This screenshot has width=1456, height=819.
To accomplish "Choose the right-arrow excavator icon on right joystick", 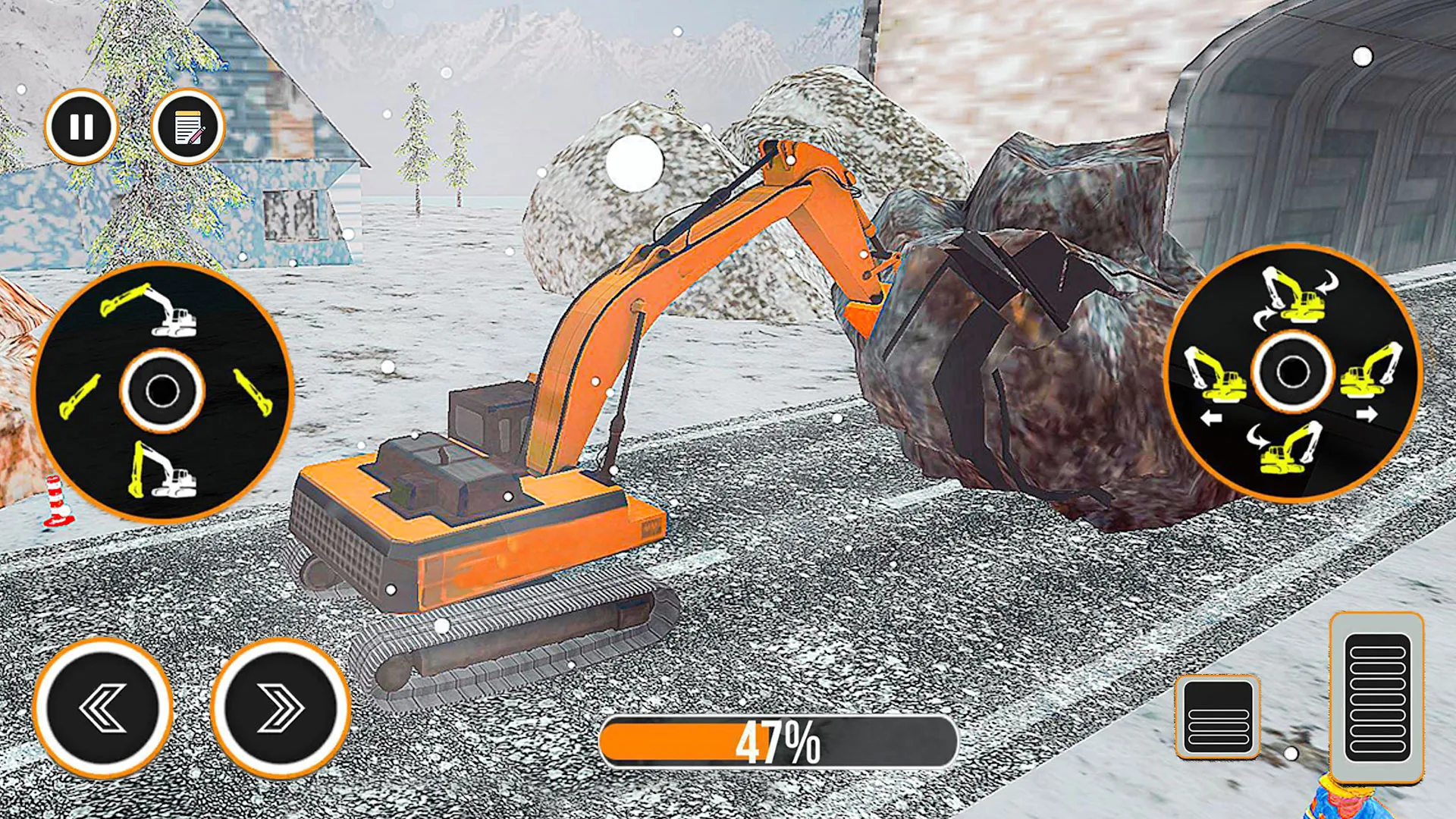I will point(1372,374).
